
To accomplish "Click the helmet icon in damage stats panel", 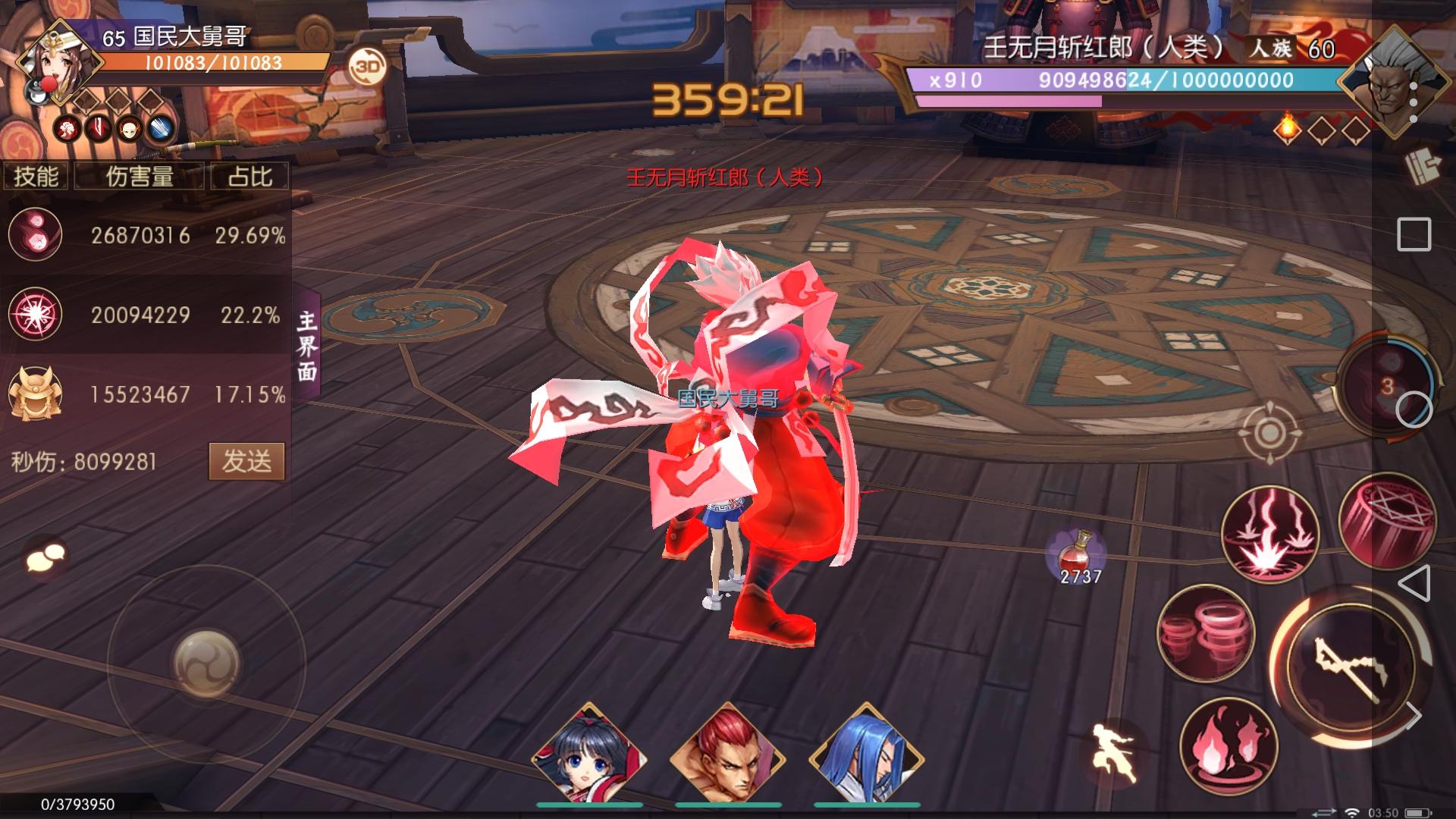I will coord(34,394).
